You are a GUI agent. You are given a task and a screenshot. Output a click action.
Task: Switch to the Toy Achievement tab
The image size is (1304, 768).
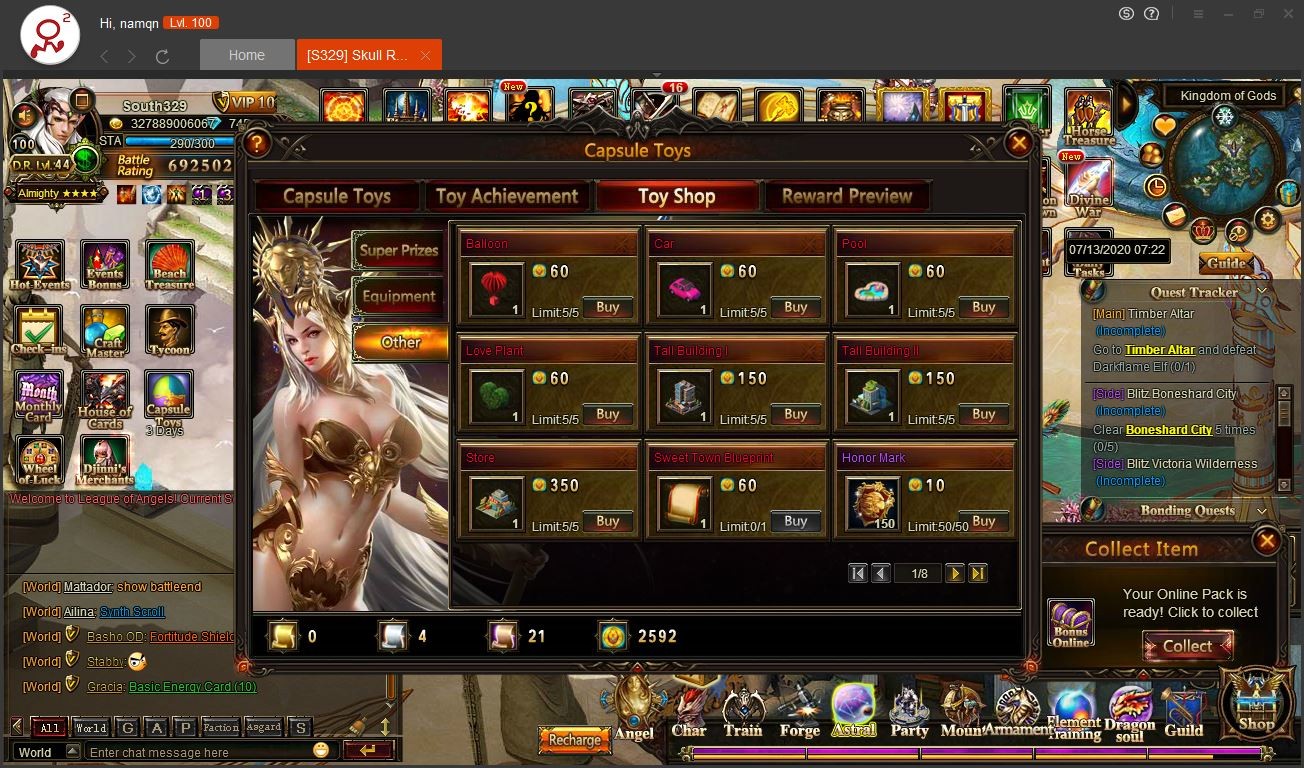pyautogui.click(x=507, y=196)
